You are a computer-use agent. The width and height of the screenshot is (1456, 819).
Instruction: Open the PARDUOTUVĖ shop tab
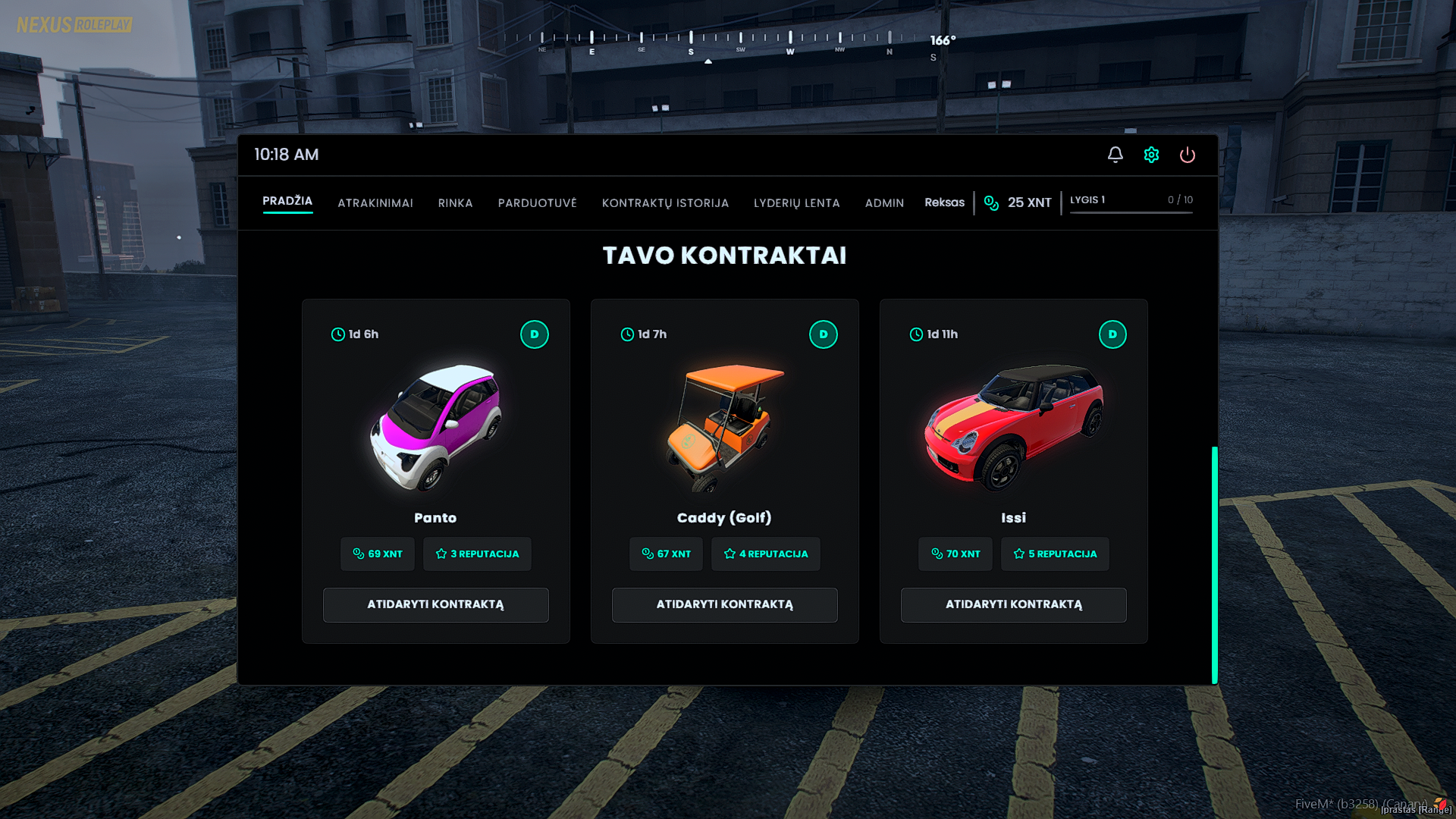tap(537, 203)
